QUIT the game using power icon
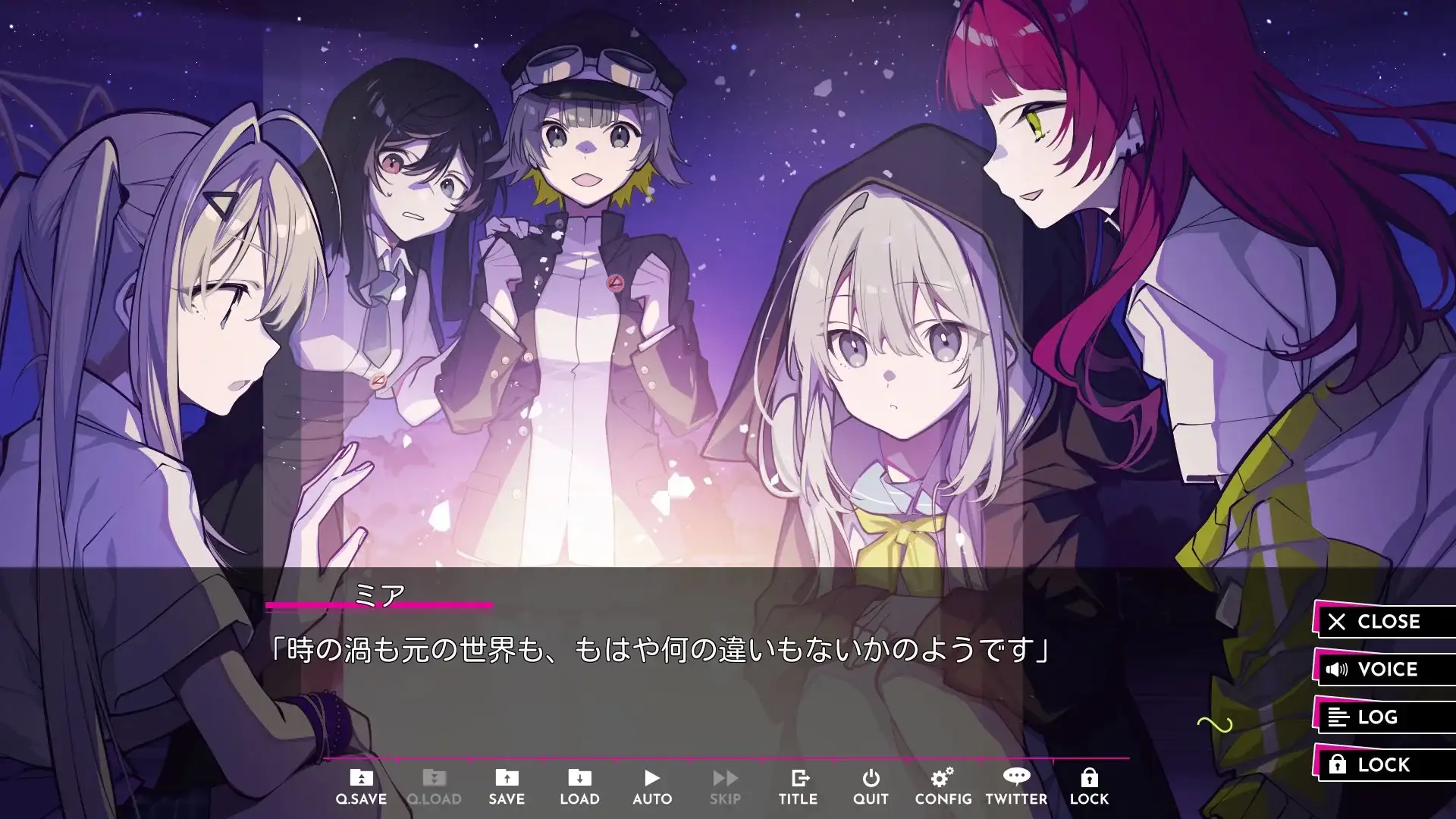 pos(871,783)
